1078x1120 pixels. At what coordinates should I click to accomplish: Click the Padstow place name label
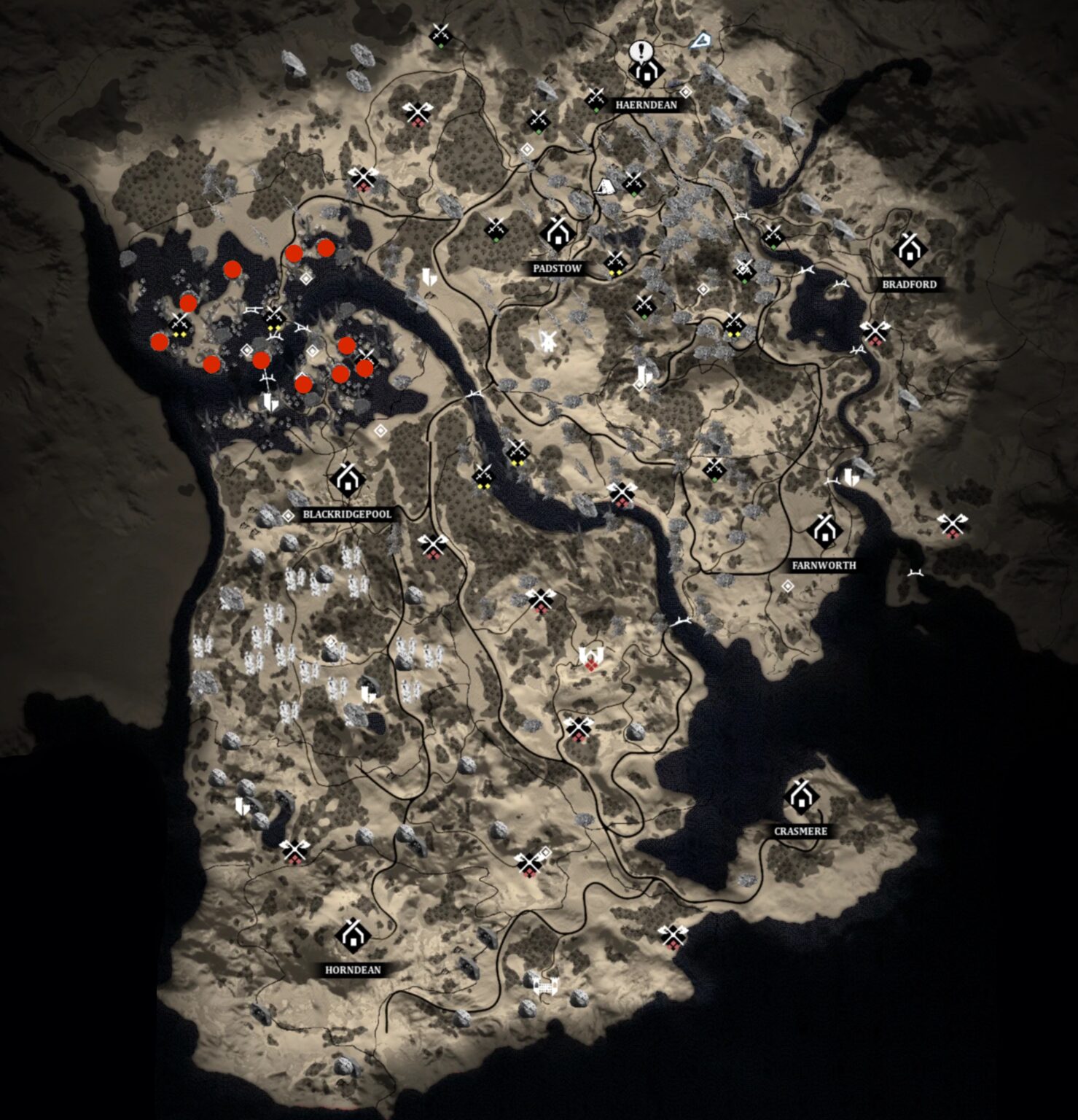(x=558, y=268)
